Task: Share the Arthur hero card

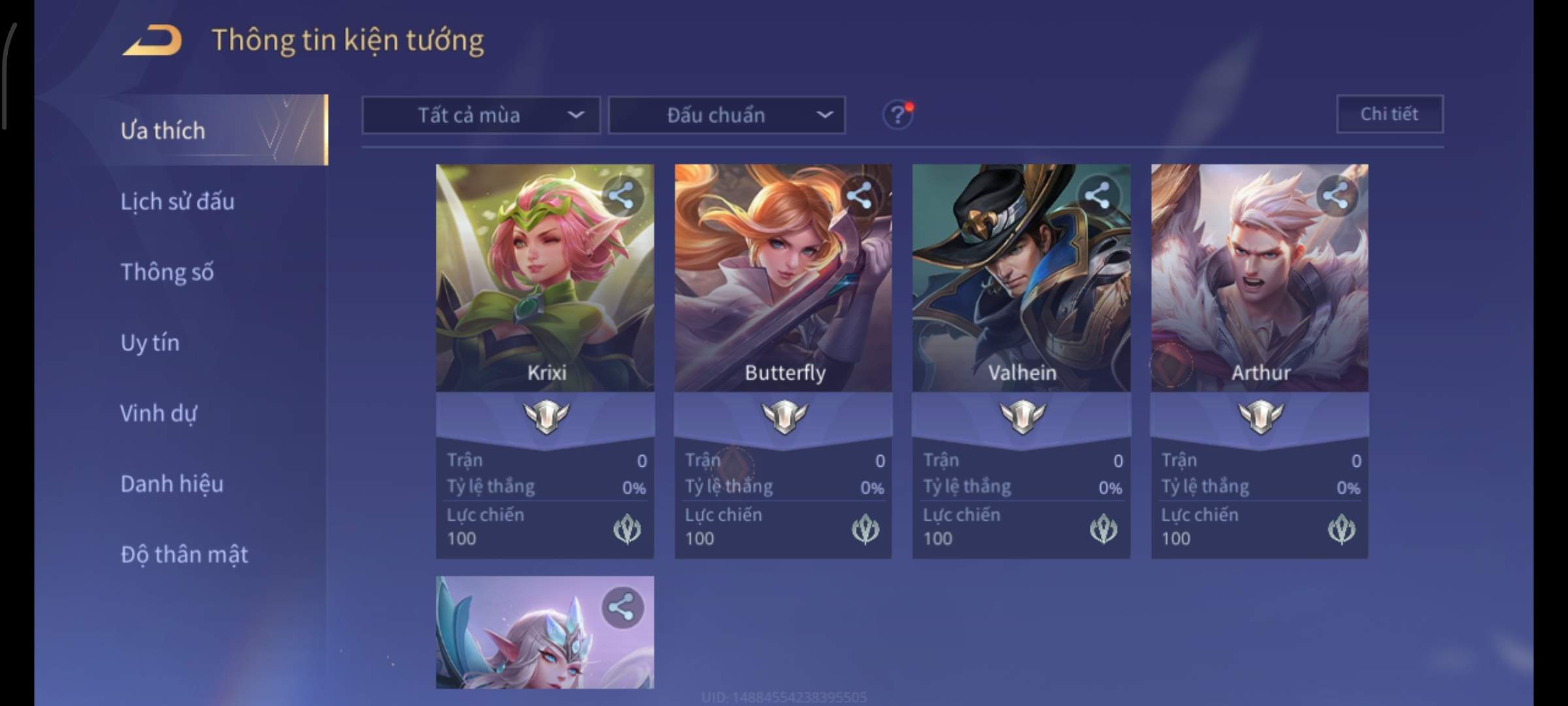Action: point(1335,195)
